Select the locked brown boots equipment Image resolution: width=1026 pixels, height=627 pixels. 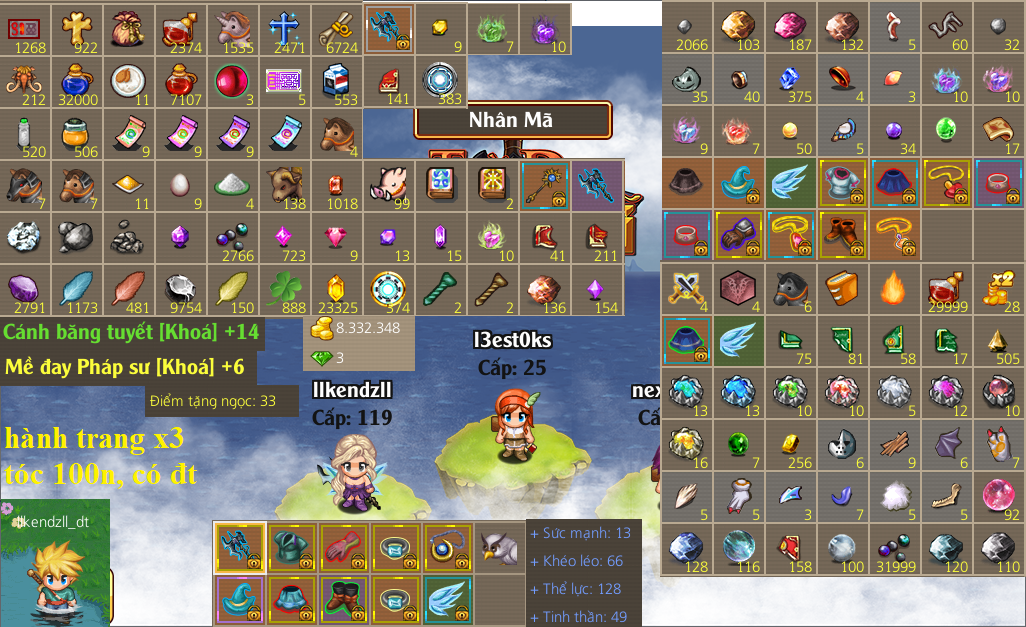tap(842, 235)
